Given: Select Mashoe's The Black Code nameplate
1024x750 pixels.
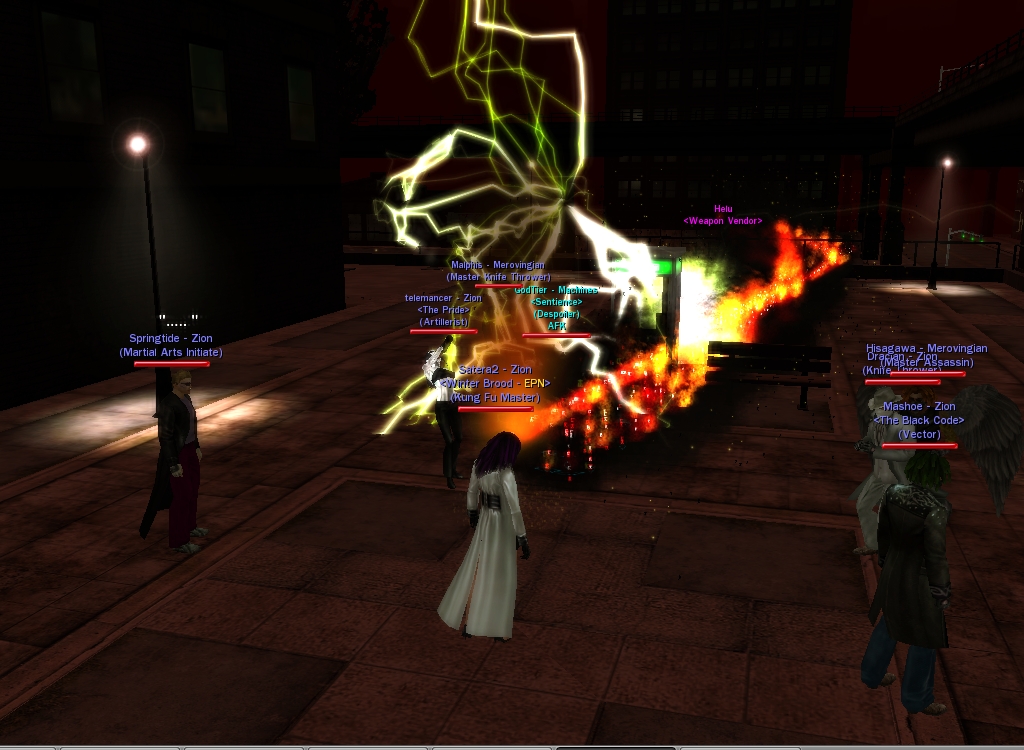Looking at the screenshot, I should tap(919, 420).
